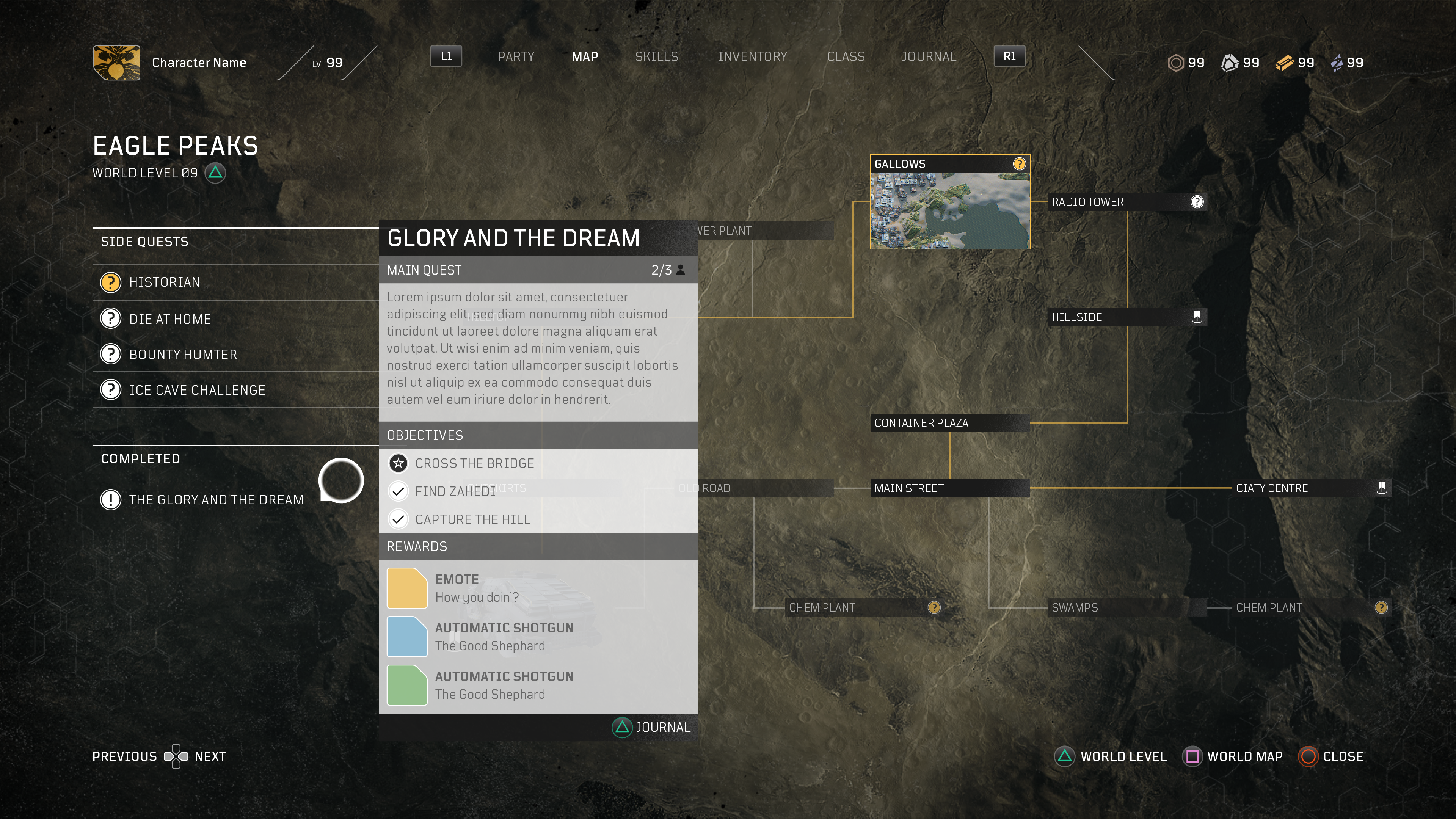Open the Skills tab

(656, 56)
